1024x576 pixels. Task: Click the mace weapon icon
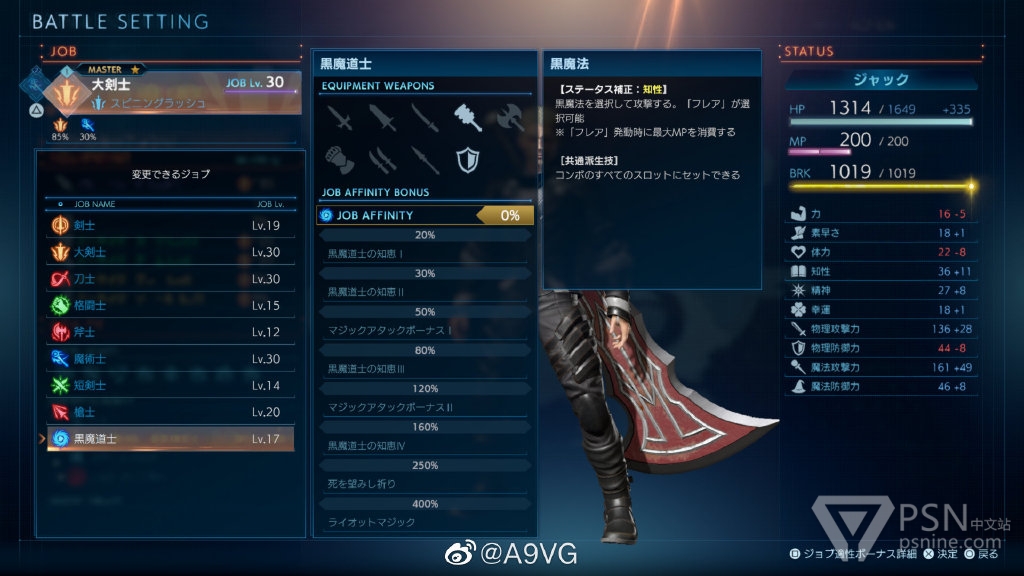(x=468, y=118)
